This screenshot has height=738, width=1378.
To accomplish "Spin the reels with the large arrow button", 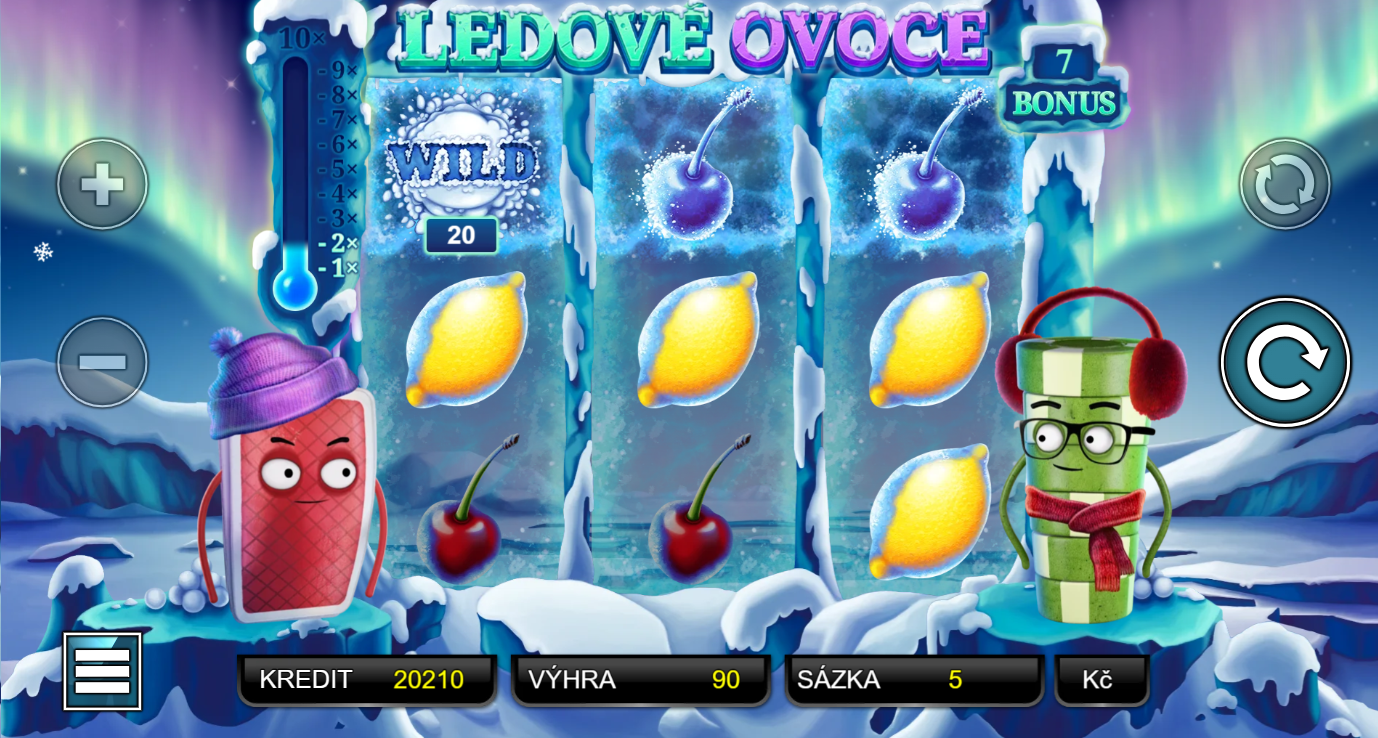I will [1285, 363].
